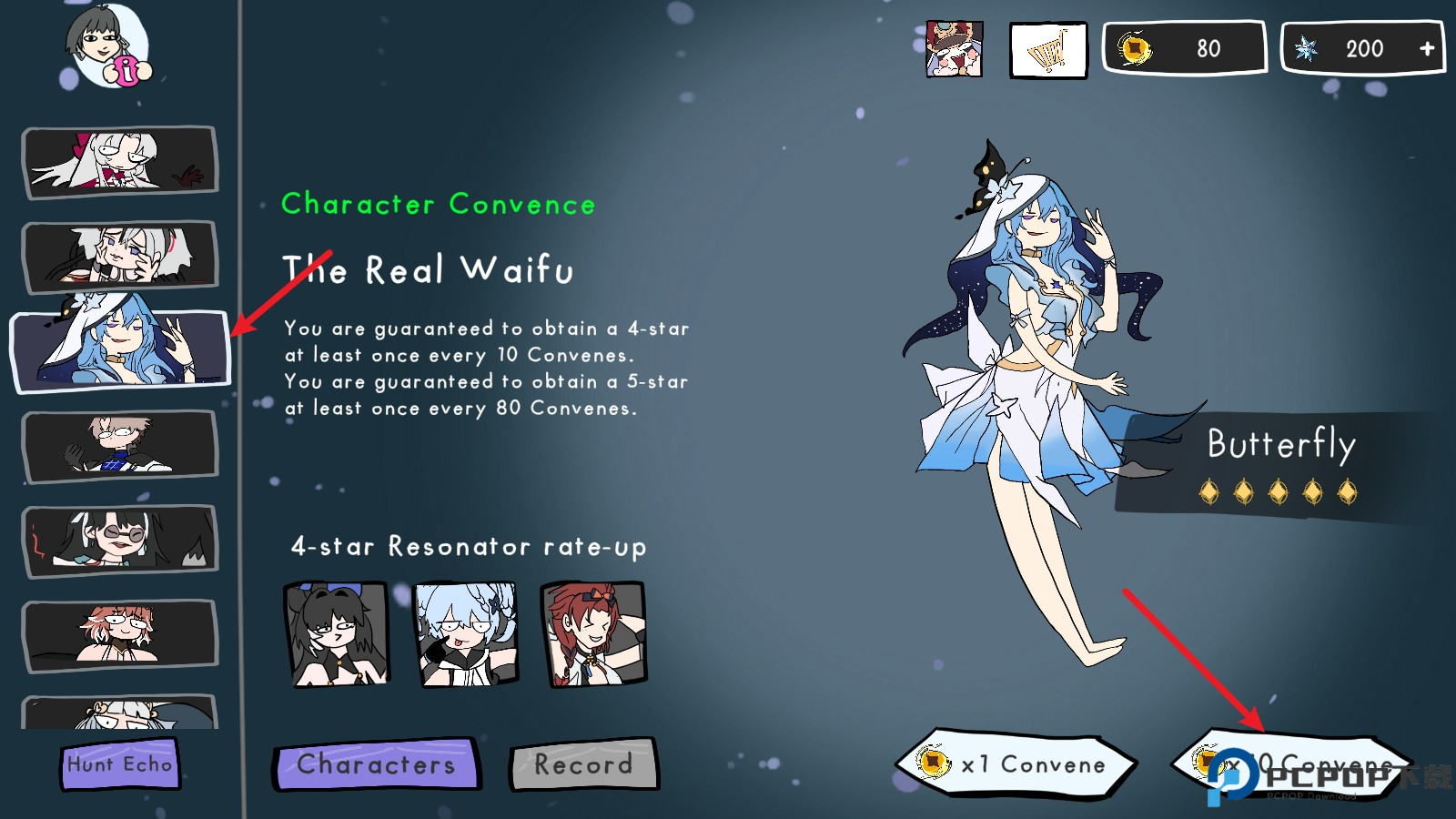1456x819 pixels.
Task: View the light-blue-haired 4-star rate-up Resonator
Action: (x=466, y=634)
